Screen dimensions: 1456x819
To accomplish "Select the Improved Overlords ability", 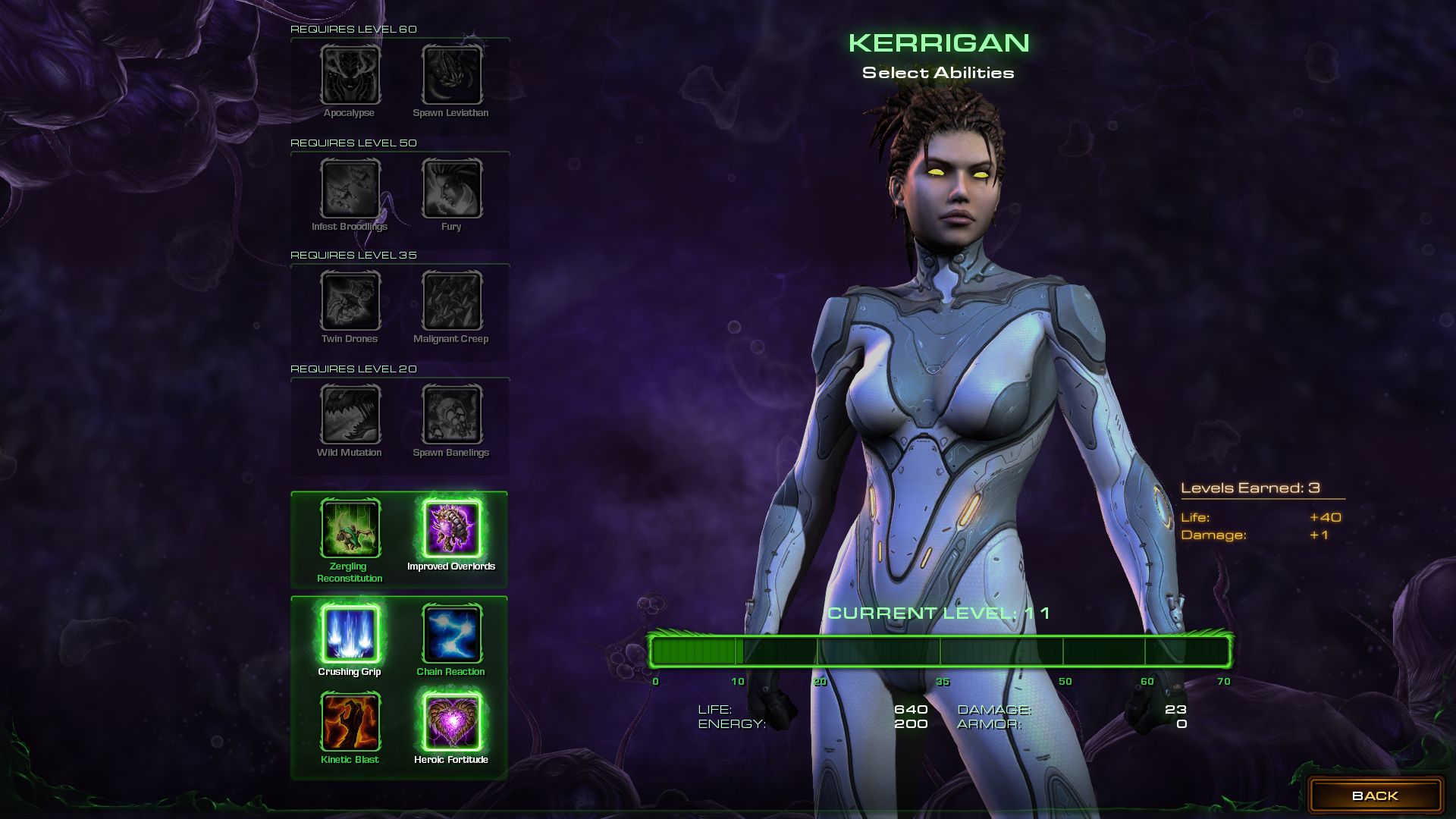I will (x=451, y=529).
